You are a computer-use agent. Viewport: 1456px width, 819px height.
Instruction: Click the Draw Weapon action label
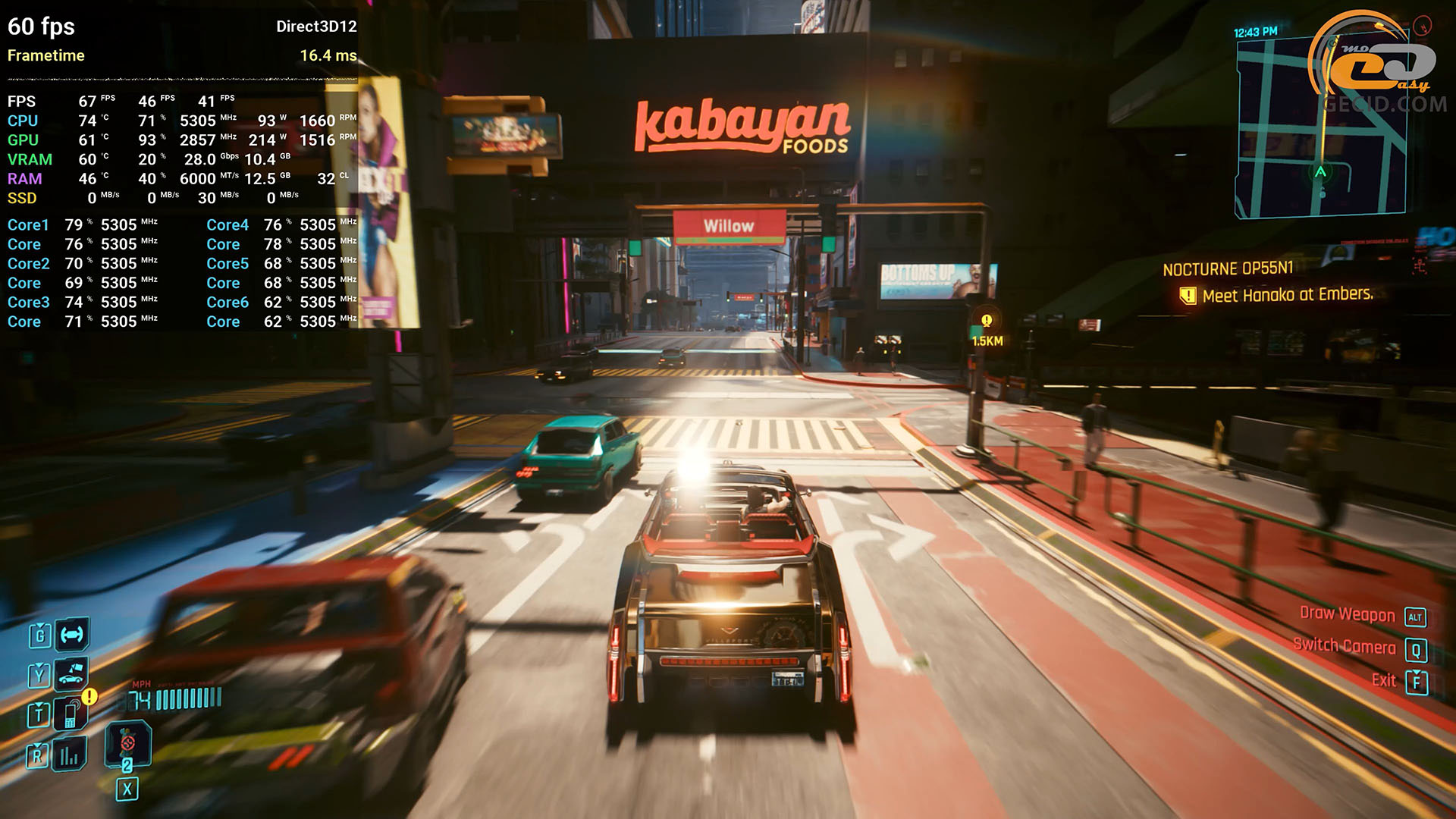[1347, 614]
